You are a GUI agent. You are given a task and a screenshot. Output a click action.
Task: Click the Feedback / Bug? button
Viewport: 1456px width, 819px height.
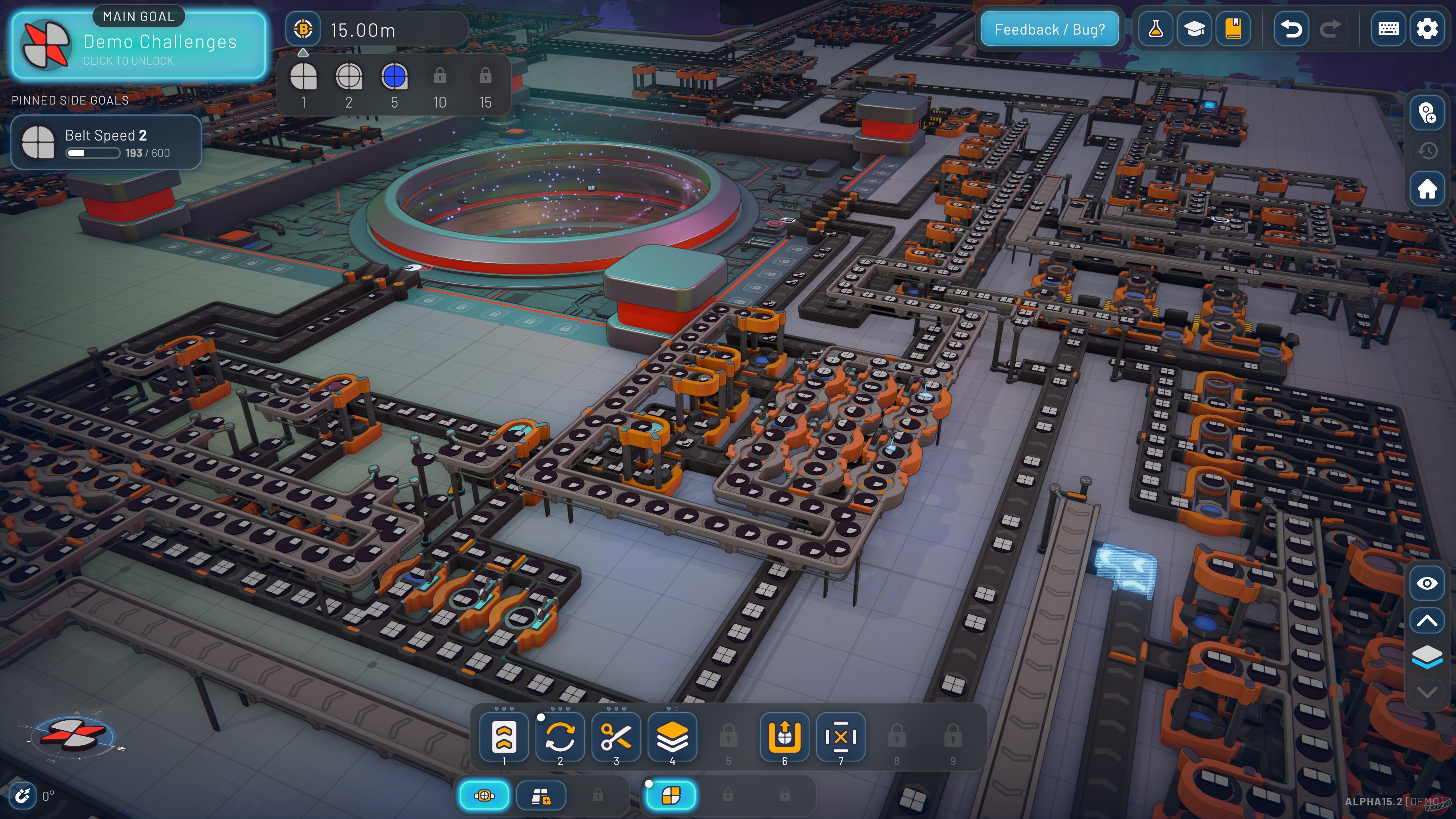pos(1049,30)
